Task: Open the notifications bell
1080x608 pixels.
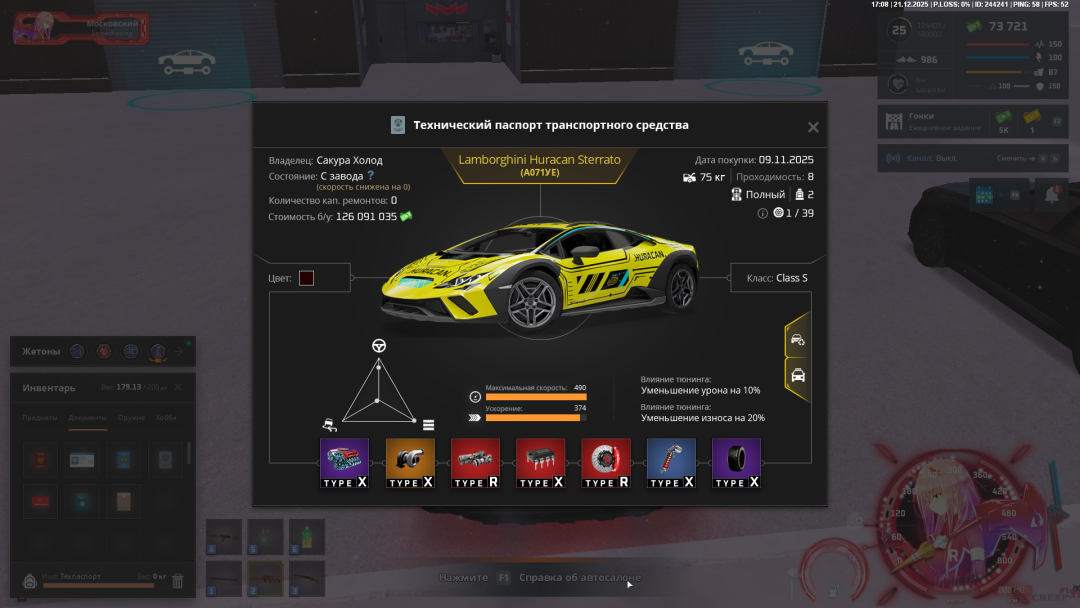Action: click(1052, 195)
